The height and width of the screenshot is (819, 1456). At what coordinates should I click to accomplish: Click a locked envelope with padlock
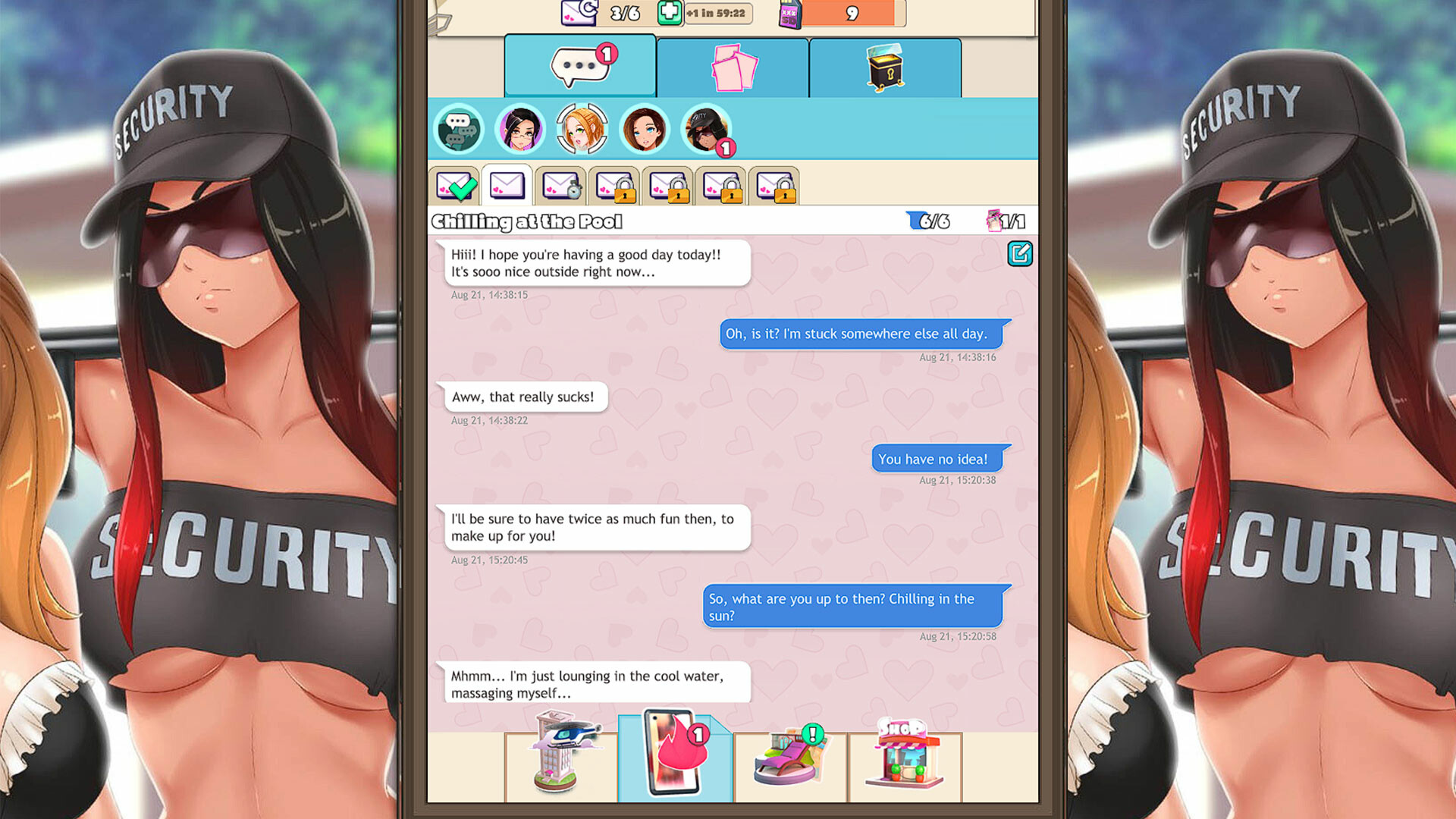[614, 187]
